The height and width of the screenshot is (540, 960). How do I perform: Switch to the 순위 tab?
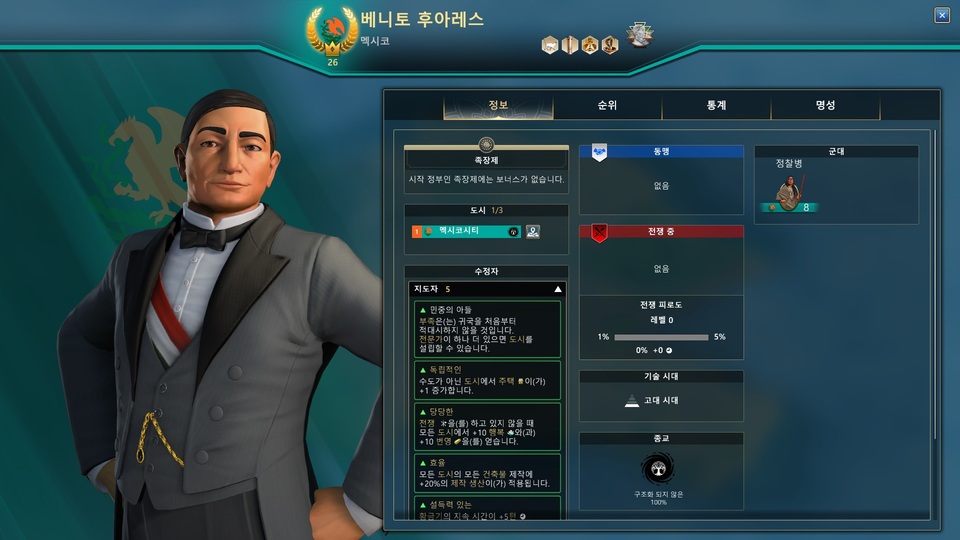[606, 105]
